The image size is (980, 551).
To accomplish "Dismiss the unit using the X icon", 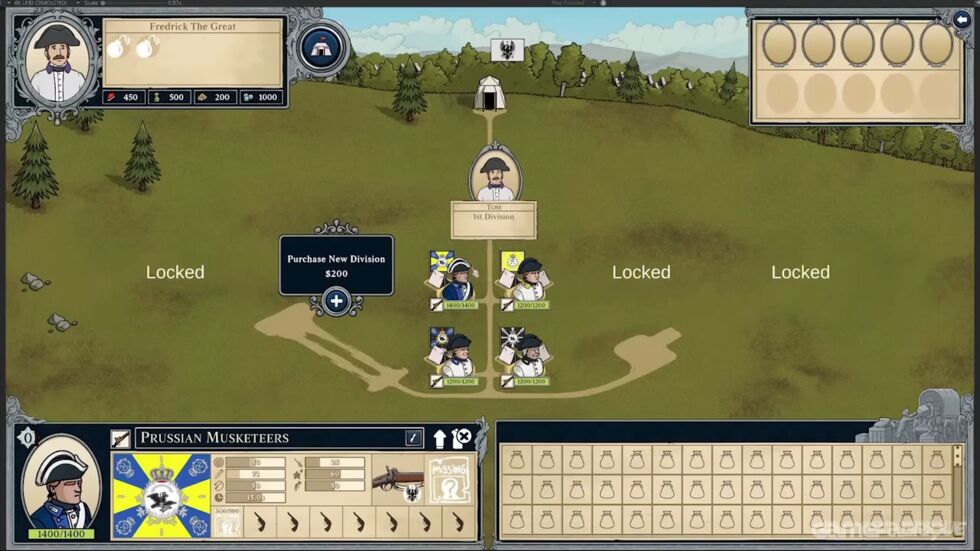I will pyautogui.click(x=461, y=438).
